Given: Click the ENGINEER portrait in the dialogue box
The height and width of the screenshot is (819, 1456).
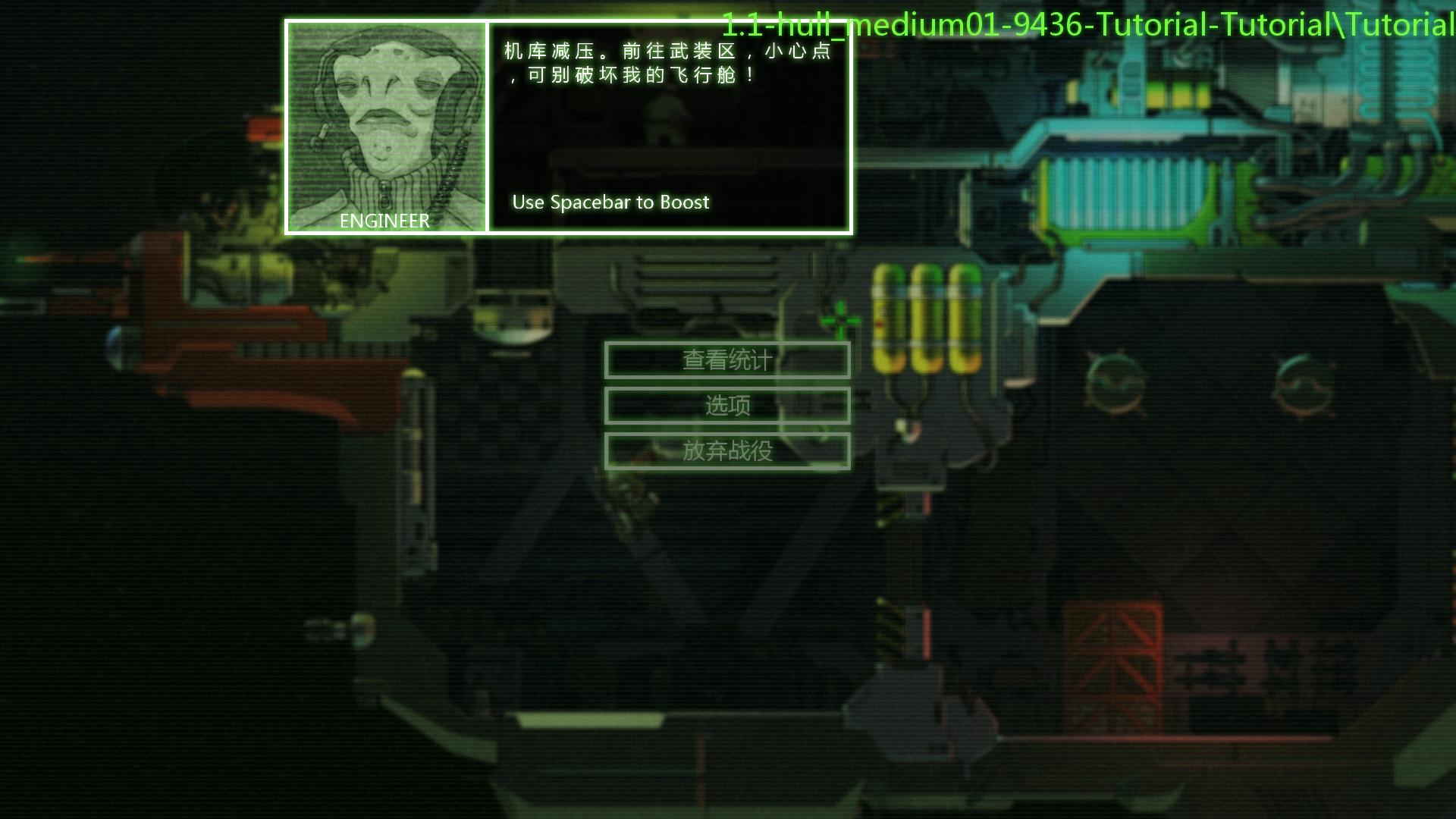Looking at the screenshot, I should tap(387, 125).
